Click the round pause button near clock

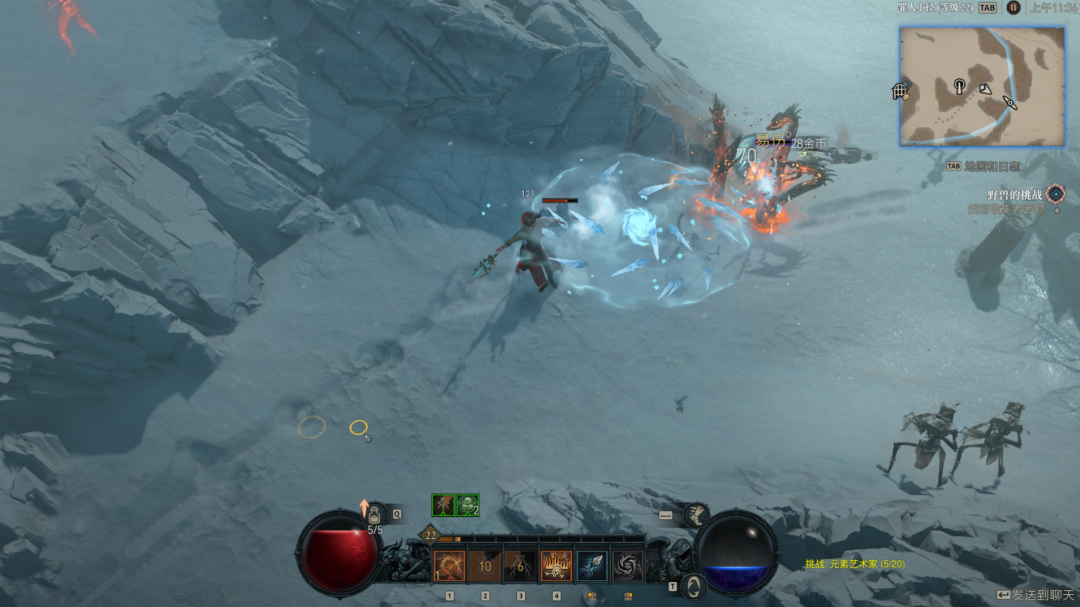tap(1014, 7)
